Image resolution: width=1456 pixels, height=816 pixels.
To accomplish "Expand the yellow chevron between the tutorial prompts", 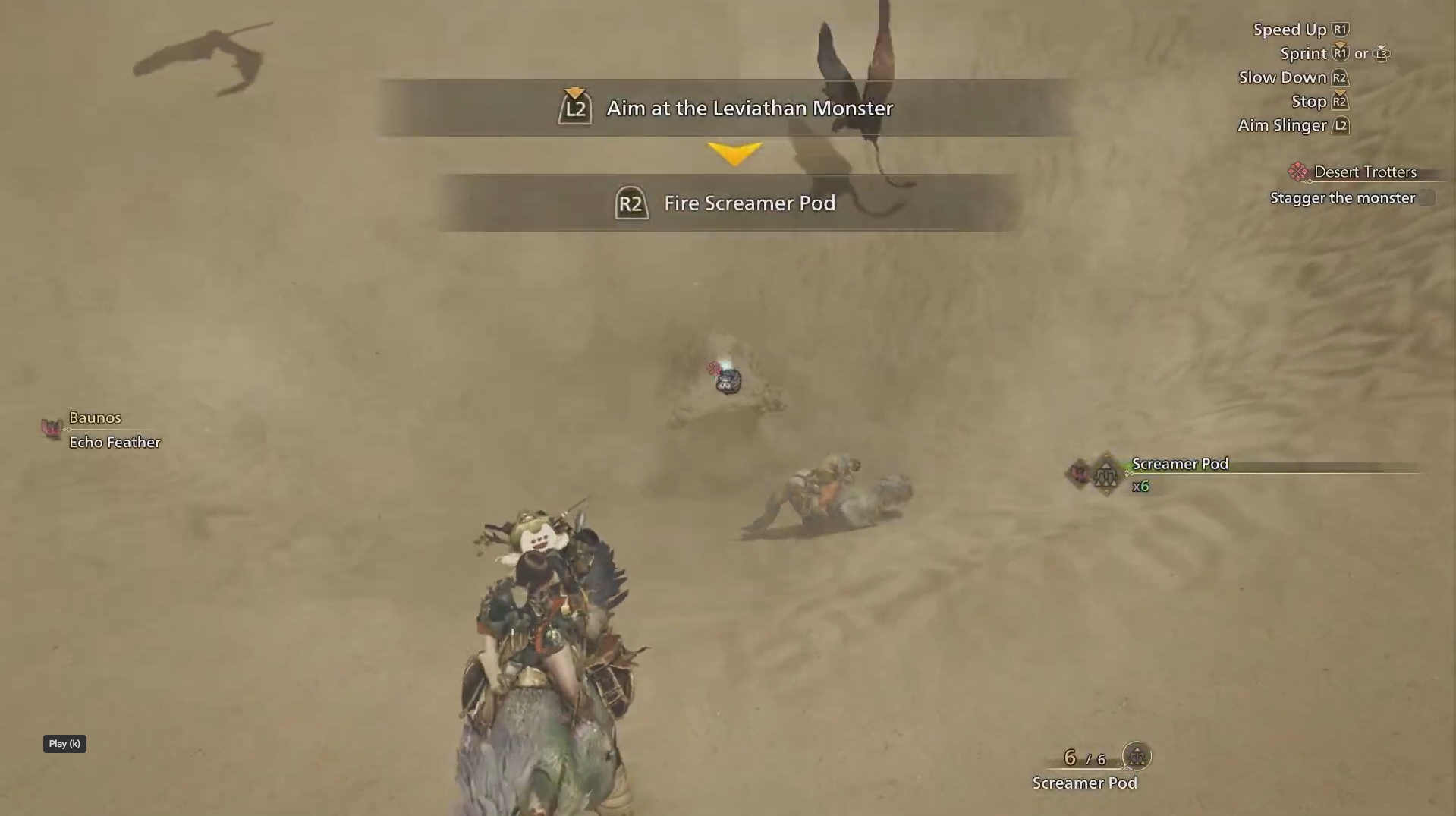I will [x=732, y=152].
